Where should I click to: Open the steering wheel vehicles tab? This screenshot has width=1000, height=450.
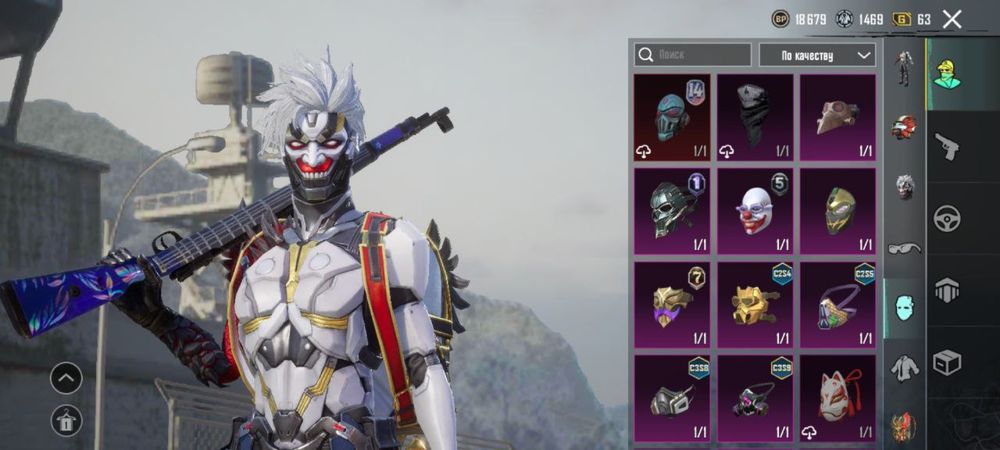(946, 218)
